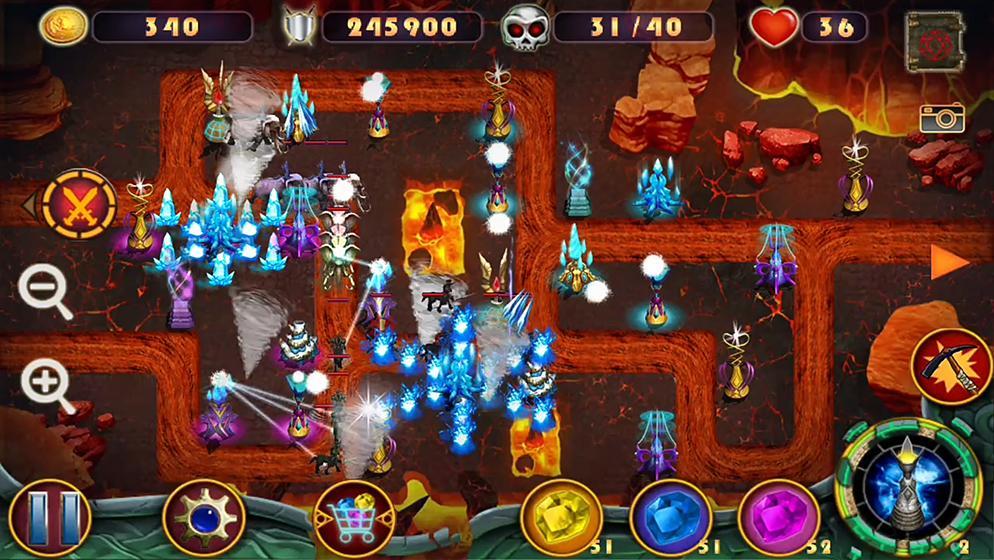Tap the crossed swords battle button
Viewport: 994px width, 560px height.
(79, 204)
